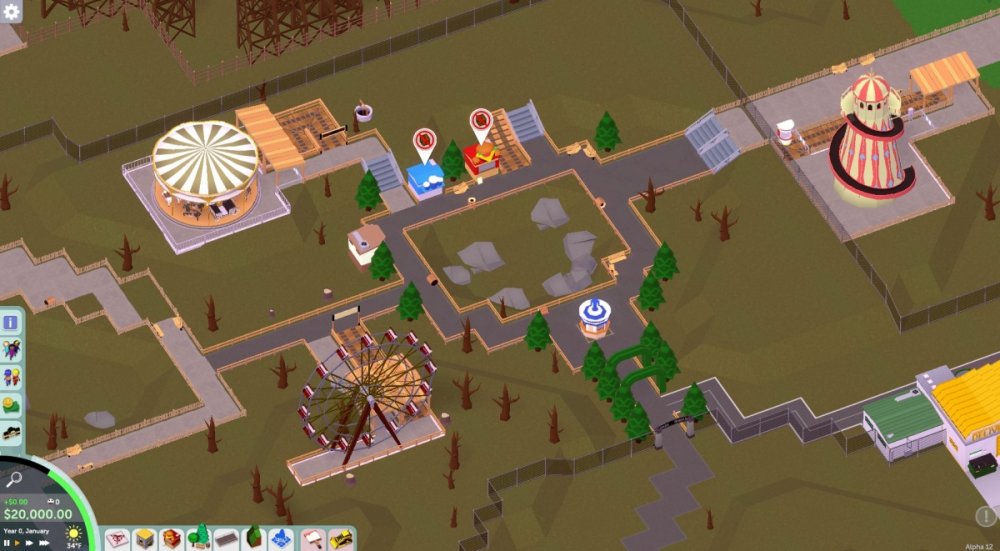Screen dimensions: 1000x551
Task: Open the park info panel
Action: tap(12, 322)
